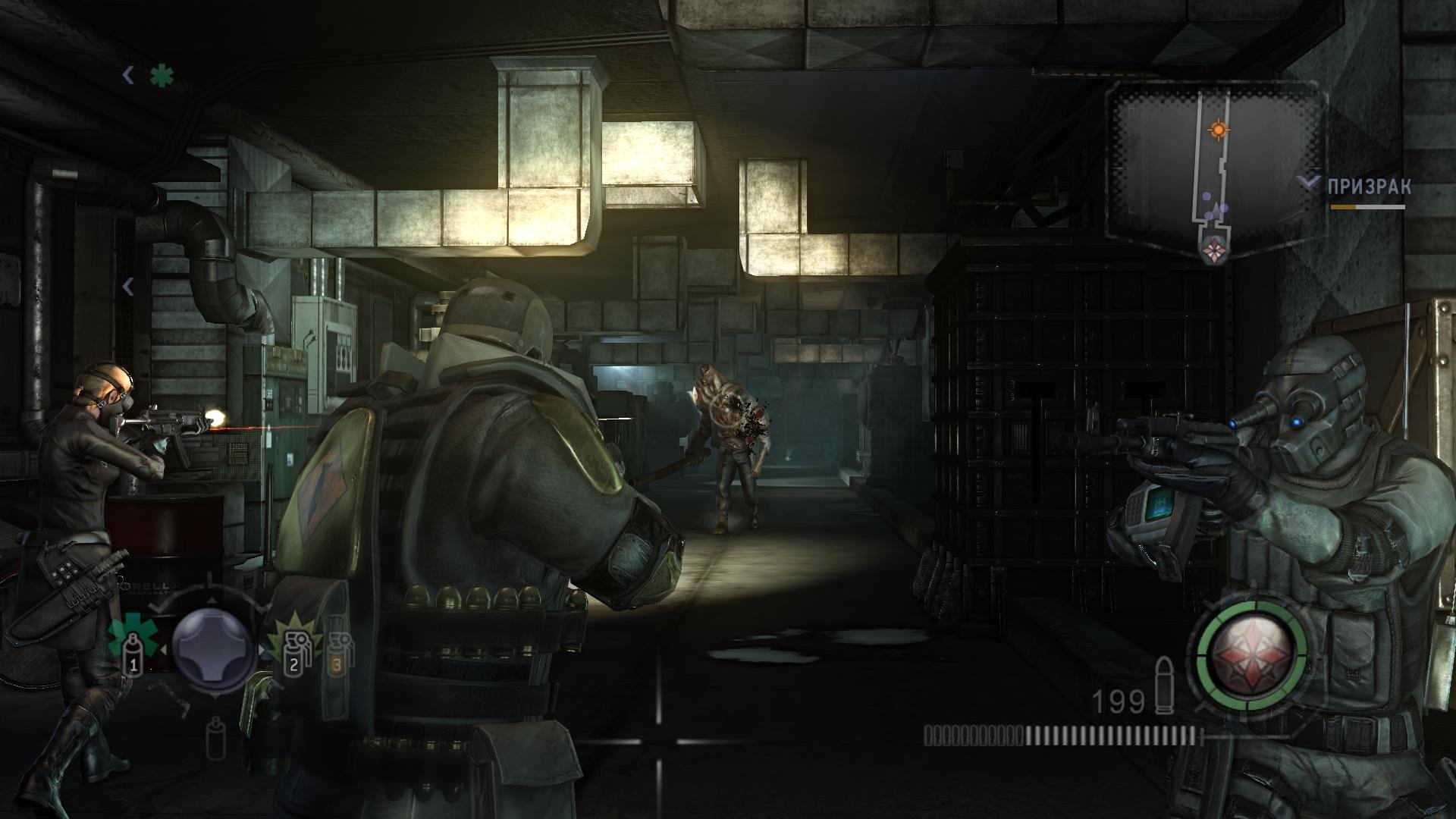Pick the dimmed grenade slot numbered 3
The image size is (1456, 819).
[x=337, y=654]
